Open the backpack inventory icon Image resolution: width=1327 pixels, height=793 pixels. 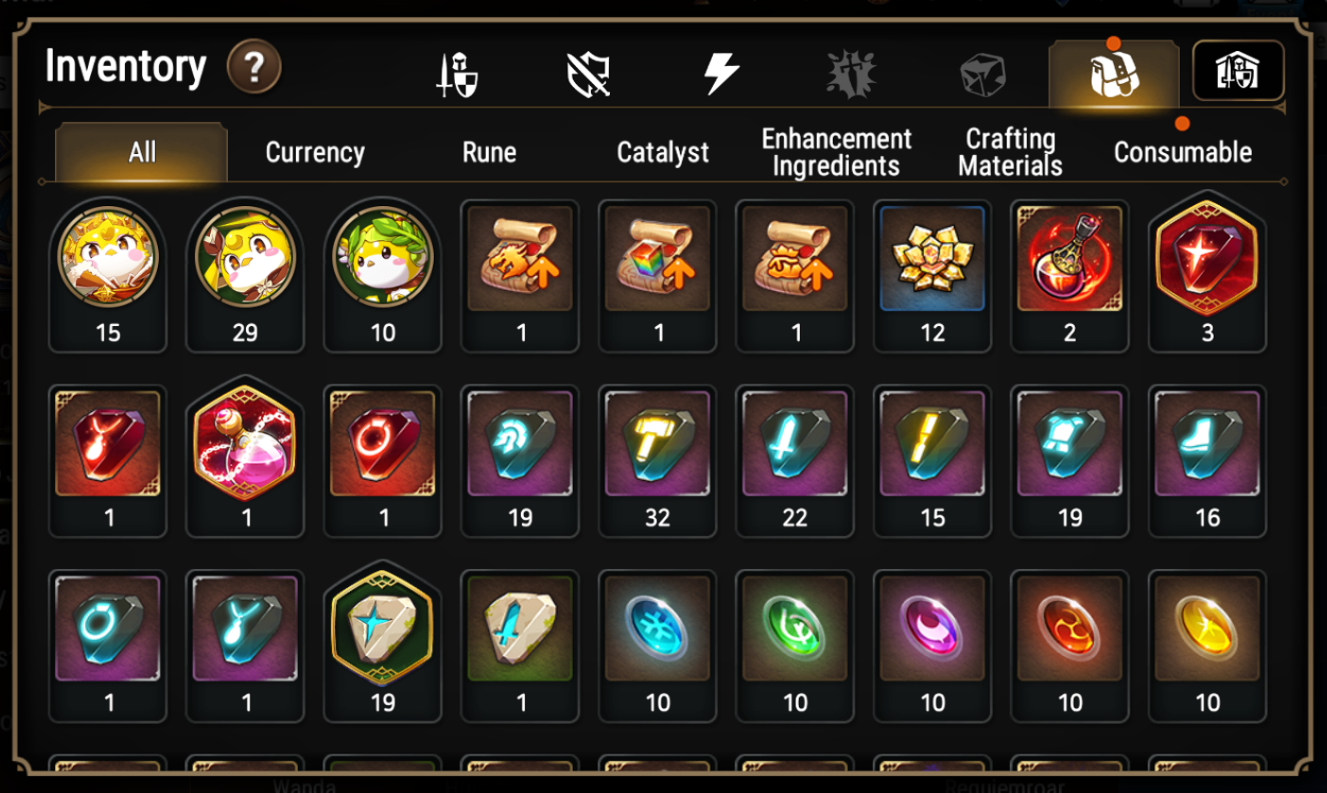click(1113, 70)
